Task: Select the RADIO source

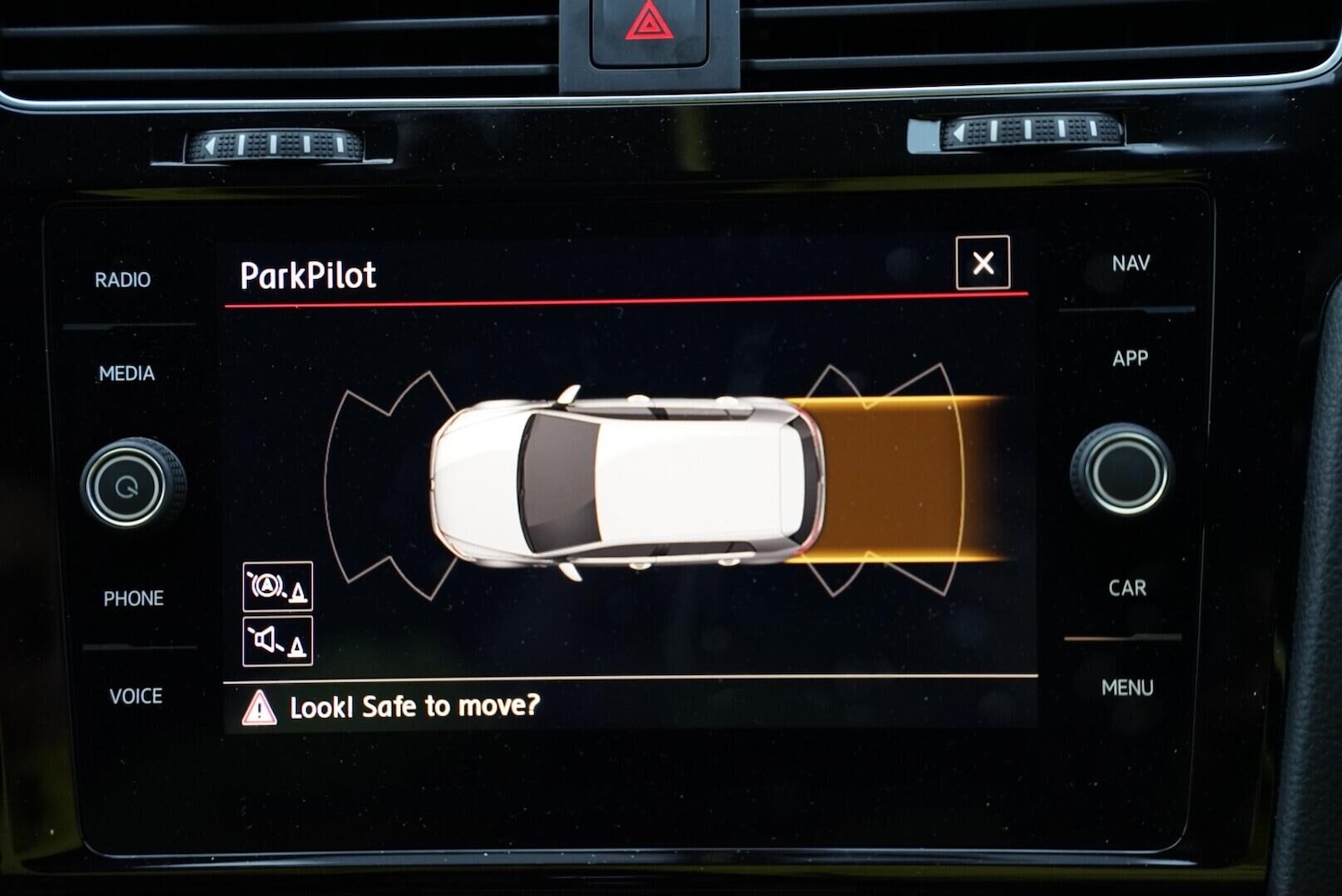Action: coord(123,280)
